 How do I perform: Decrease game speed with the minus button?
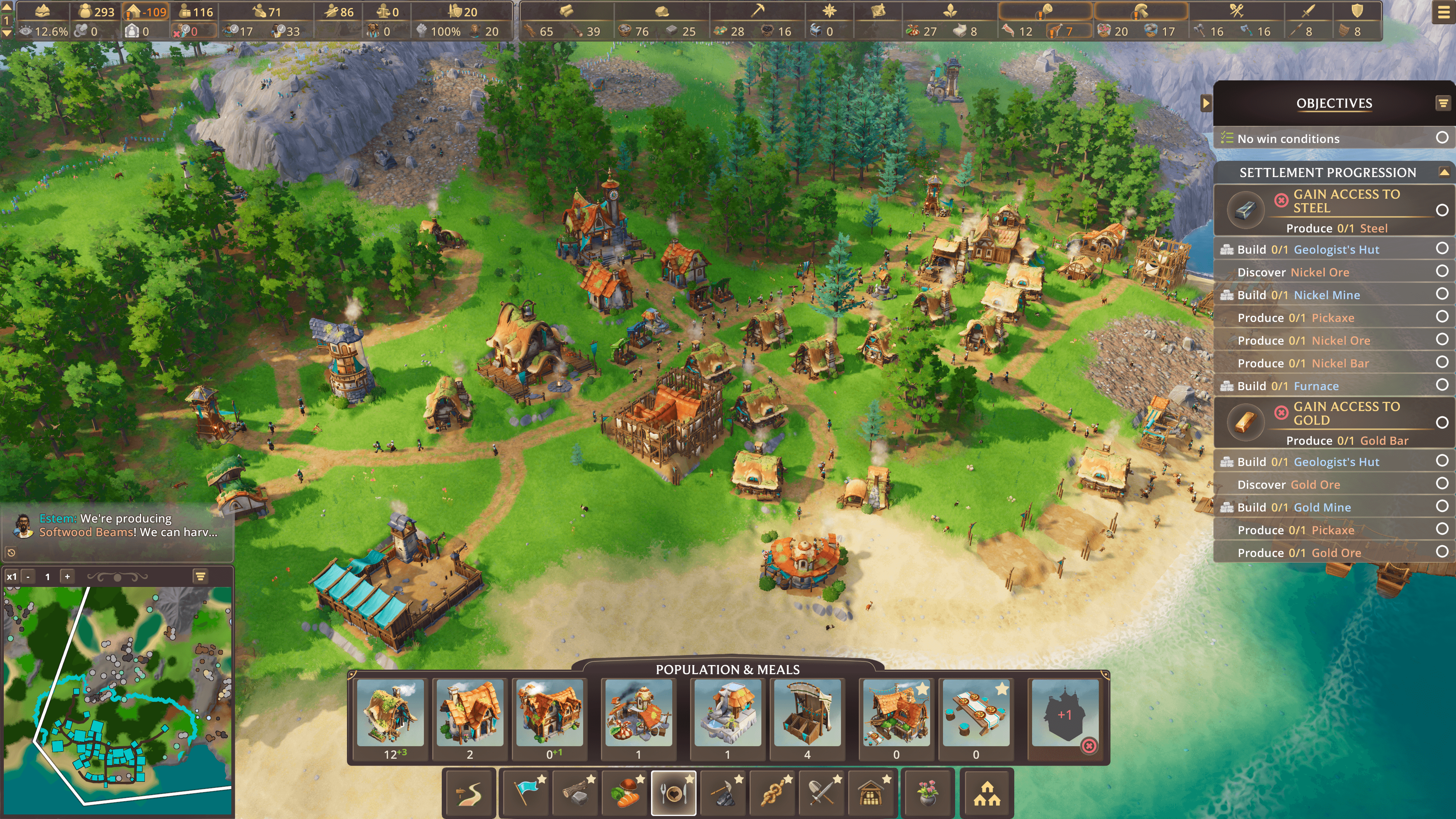click(28, 576)
